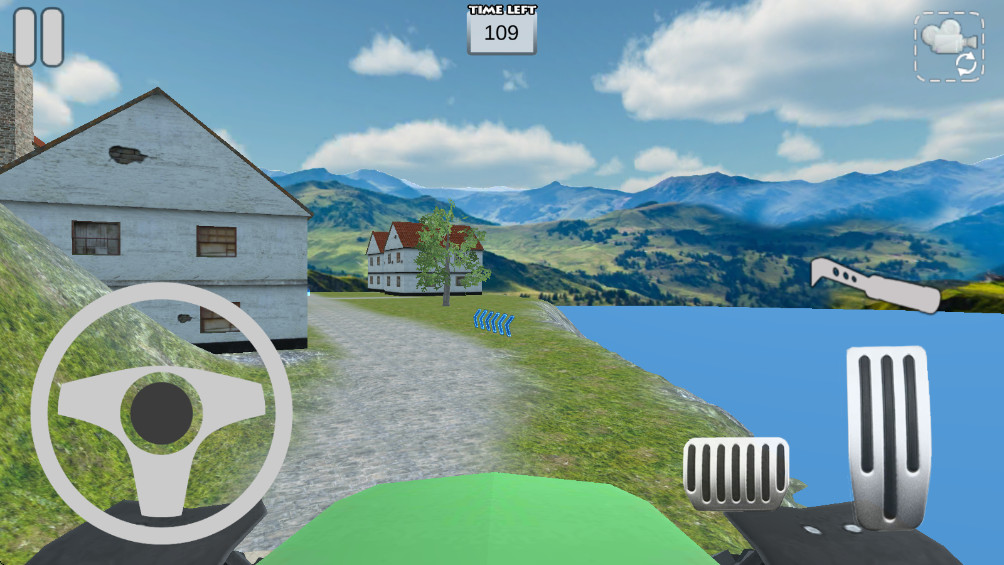Hit the tall gas pedal
The image size is (1004, 565).
888,435
